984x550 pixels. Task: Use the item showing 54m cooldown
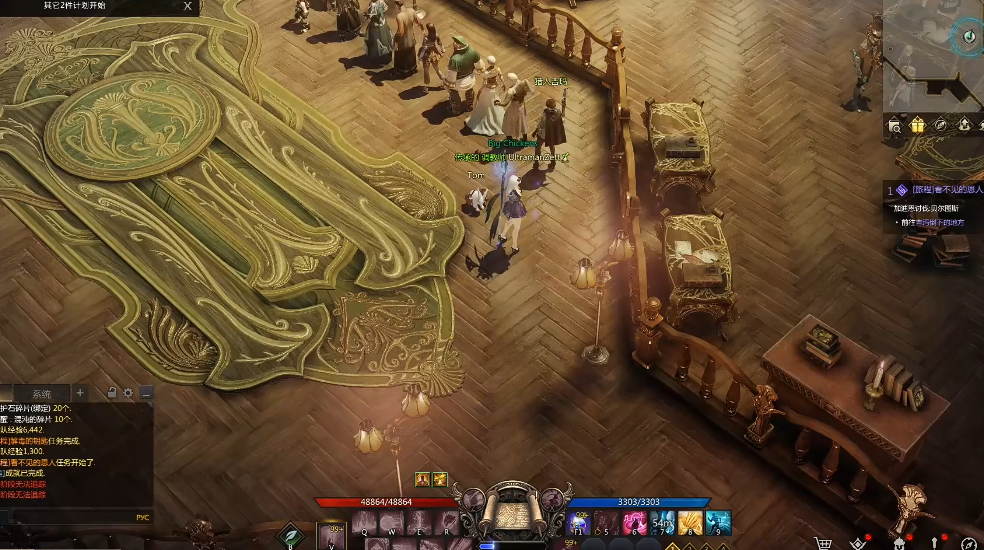(x=663, y=523)
